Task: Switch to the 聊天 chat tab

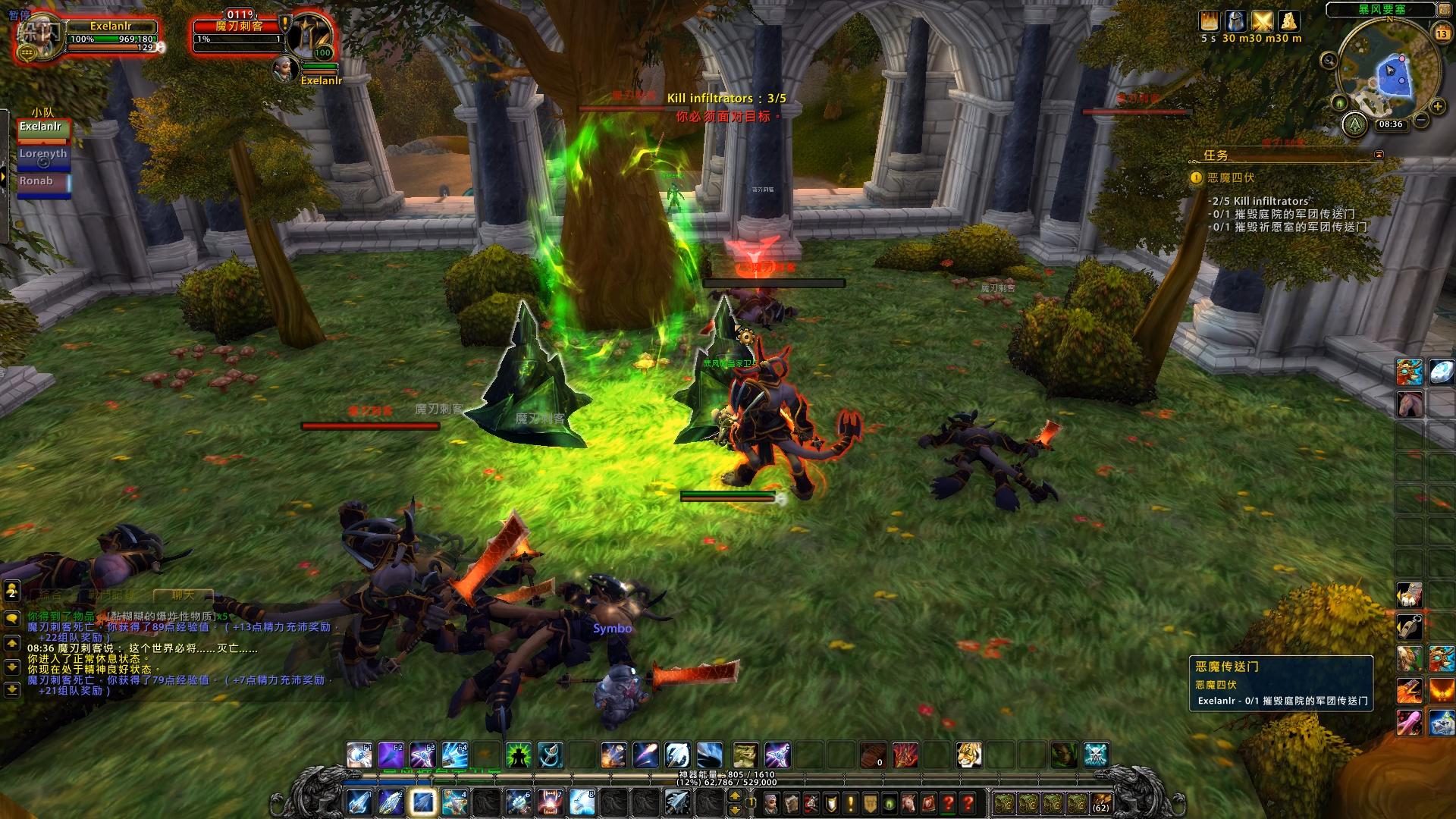Action: click(183, 595)
